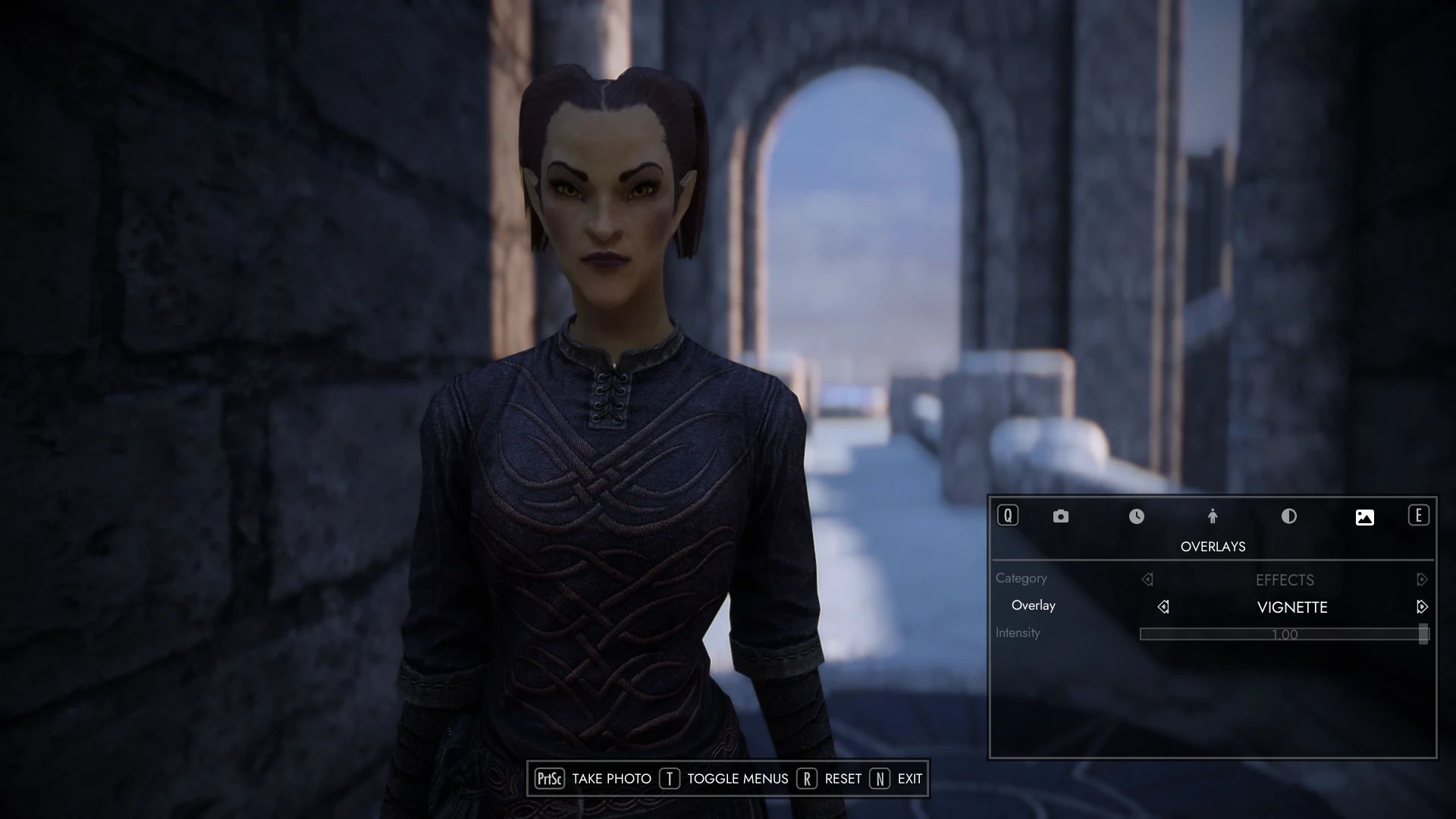This screenshot has height=819, width=1456.
Task: Click the E next-tab key icon
Action: coord(1419,516)
